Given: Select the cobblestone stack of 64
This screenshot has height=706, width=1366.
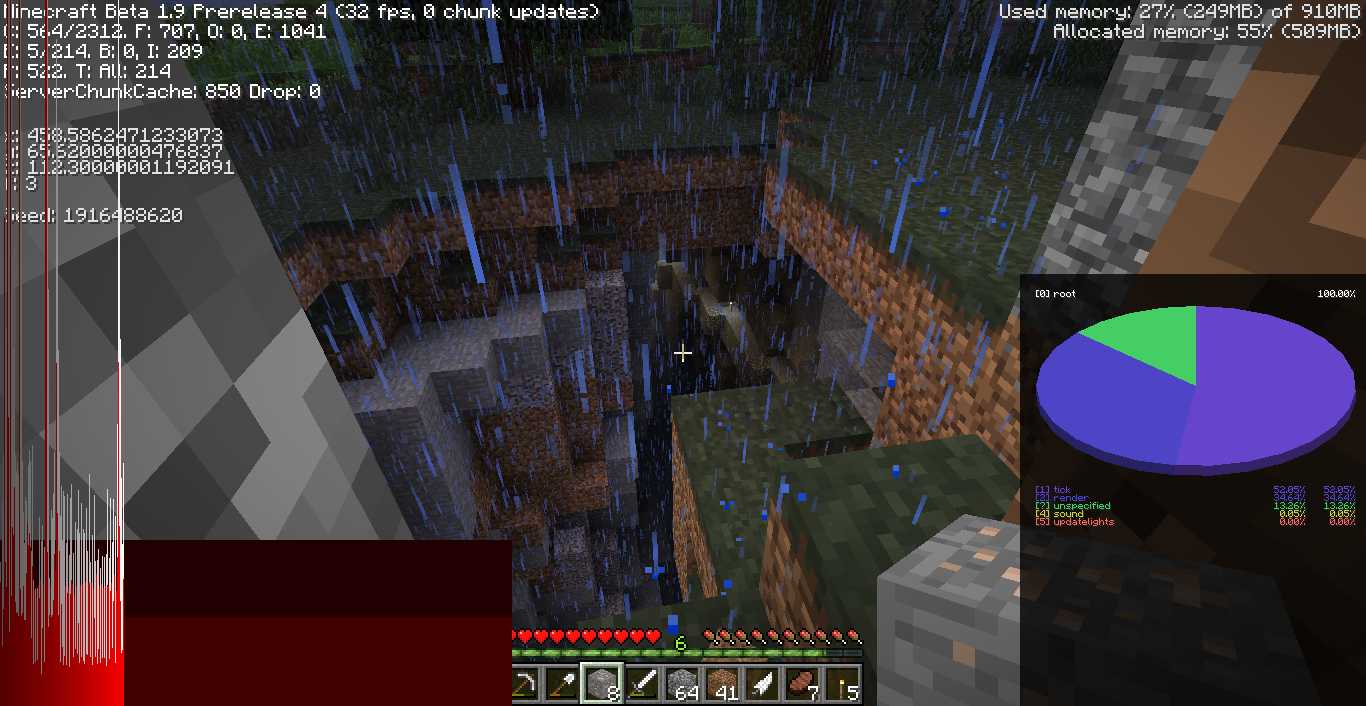Looking at the screenshot, I should coord(682,684).
